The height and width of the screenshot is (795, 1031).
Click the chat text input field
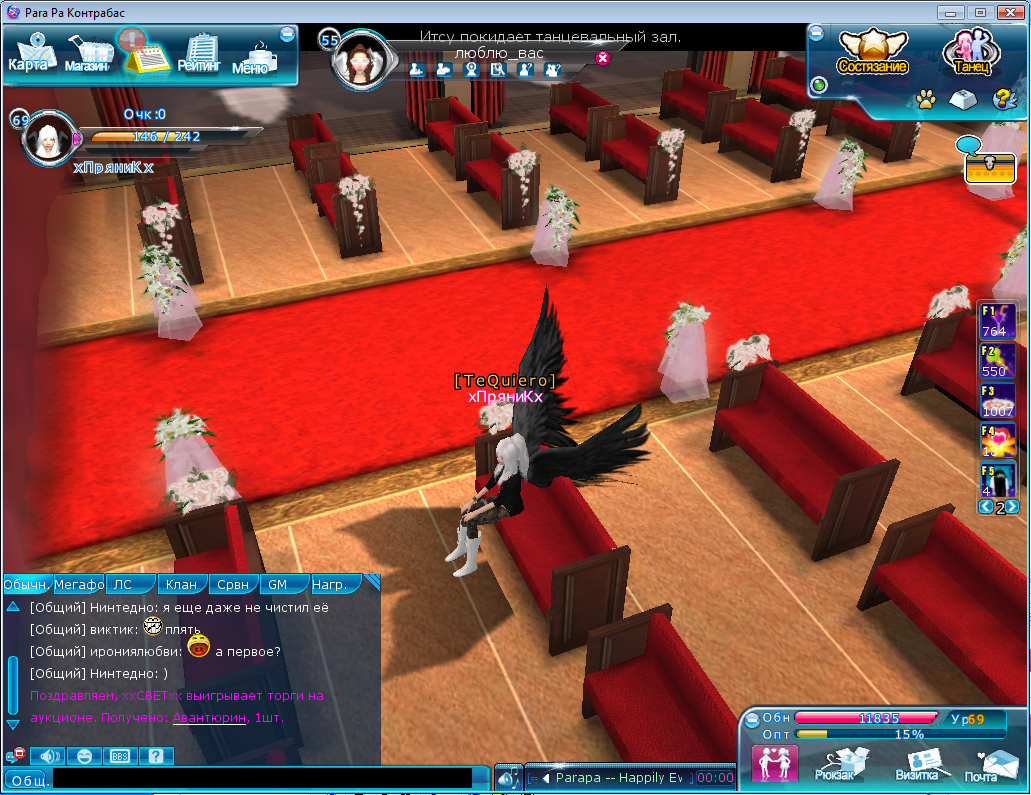coord(262,778)
